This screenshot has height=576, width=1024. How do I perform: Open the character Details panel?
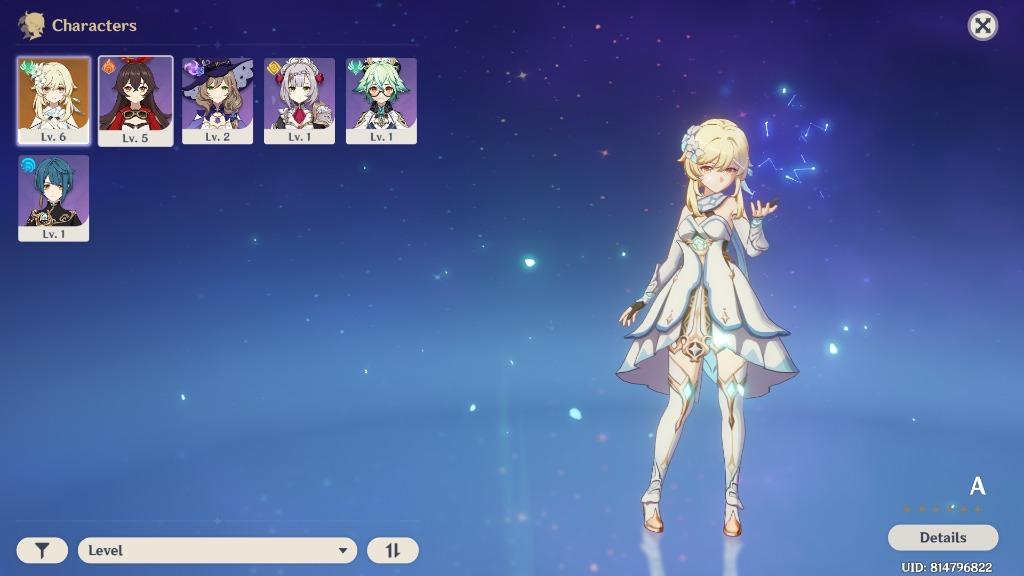coord(942,538)
